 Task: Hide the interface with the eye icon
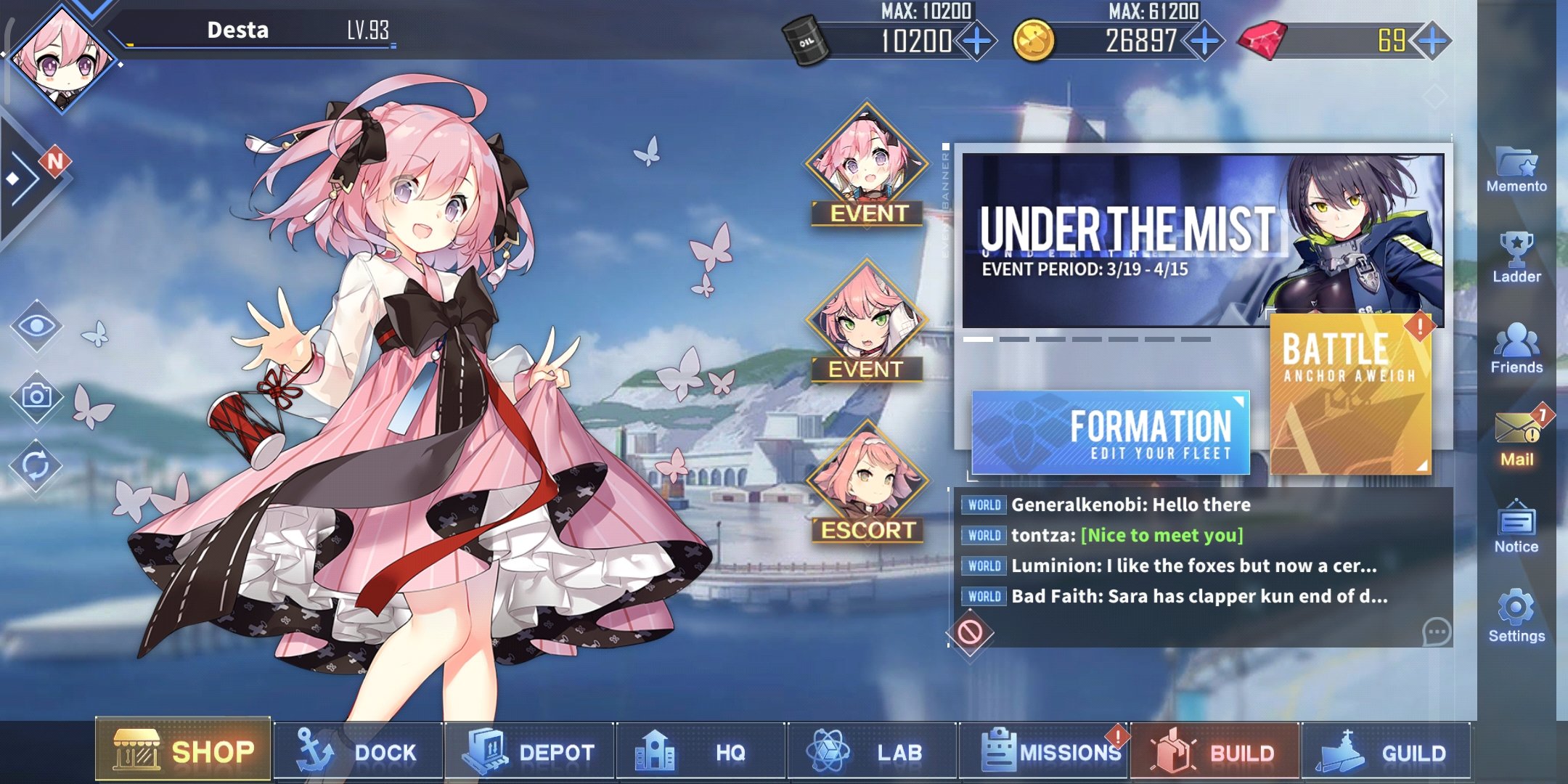click(36, 326)
